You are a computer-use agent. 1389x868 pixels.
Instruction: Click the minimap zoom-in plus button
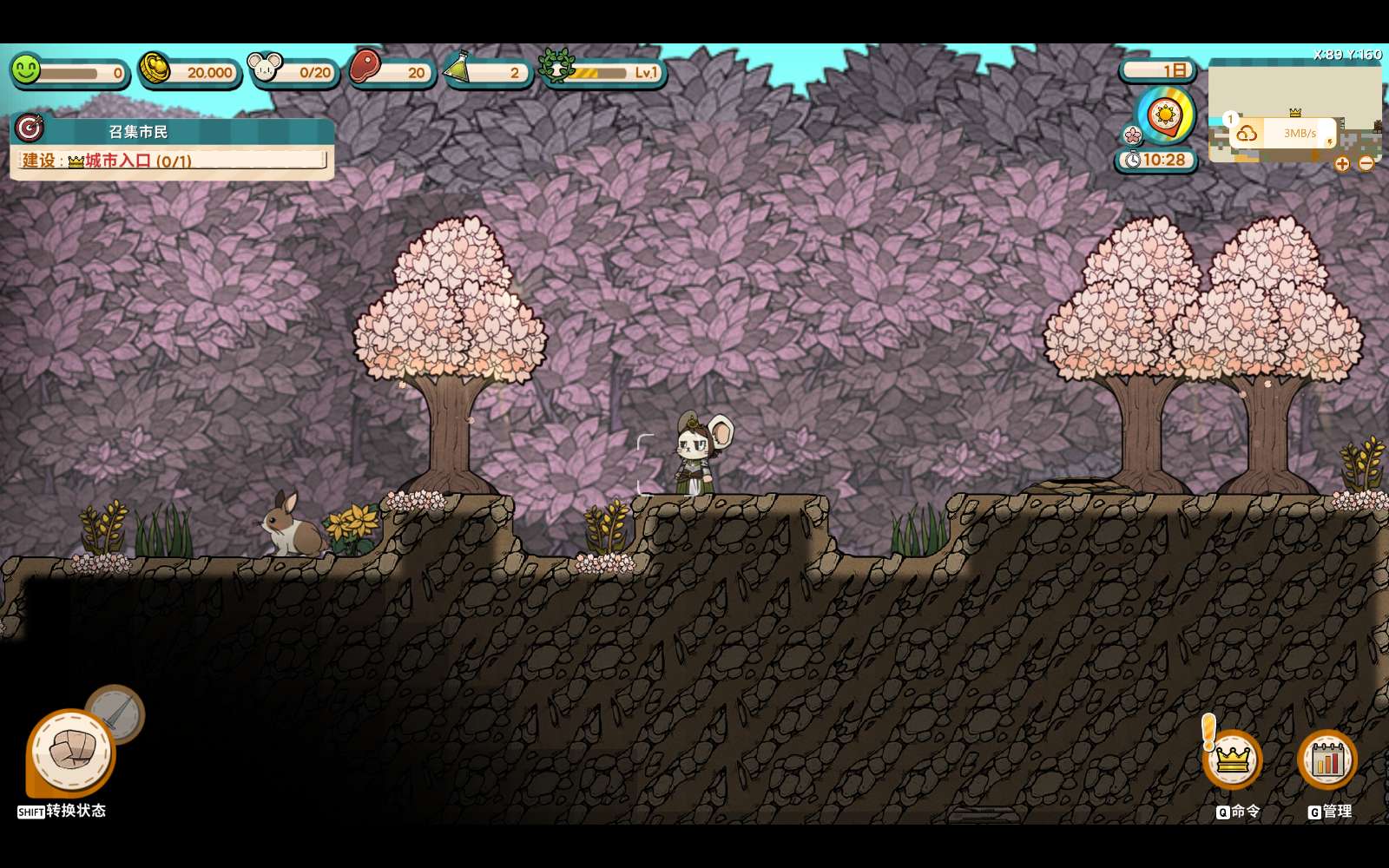[1342, 163]
